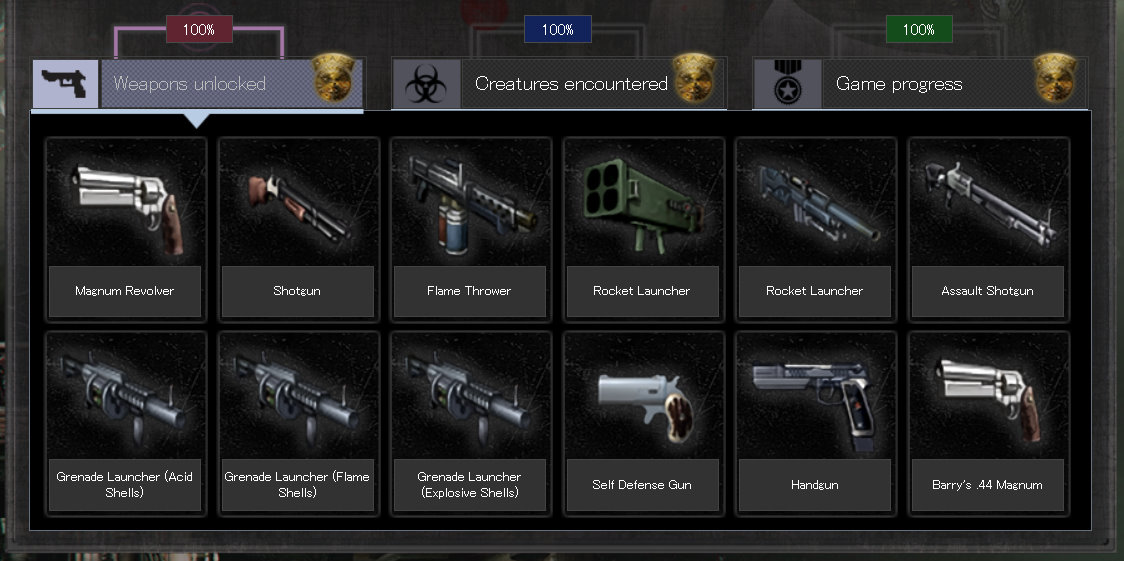Screen dimensions: 1124x561
Task: Select the long blue-grey Rocket Launcher tile
Action: 814,228
